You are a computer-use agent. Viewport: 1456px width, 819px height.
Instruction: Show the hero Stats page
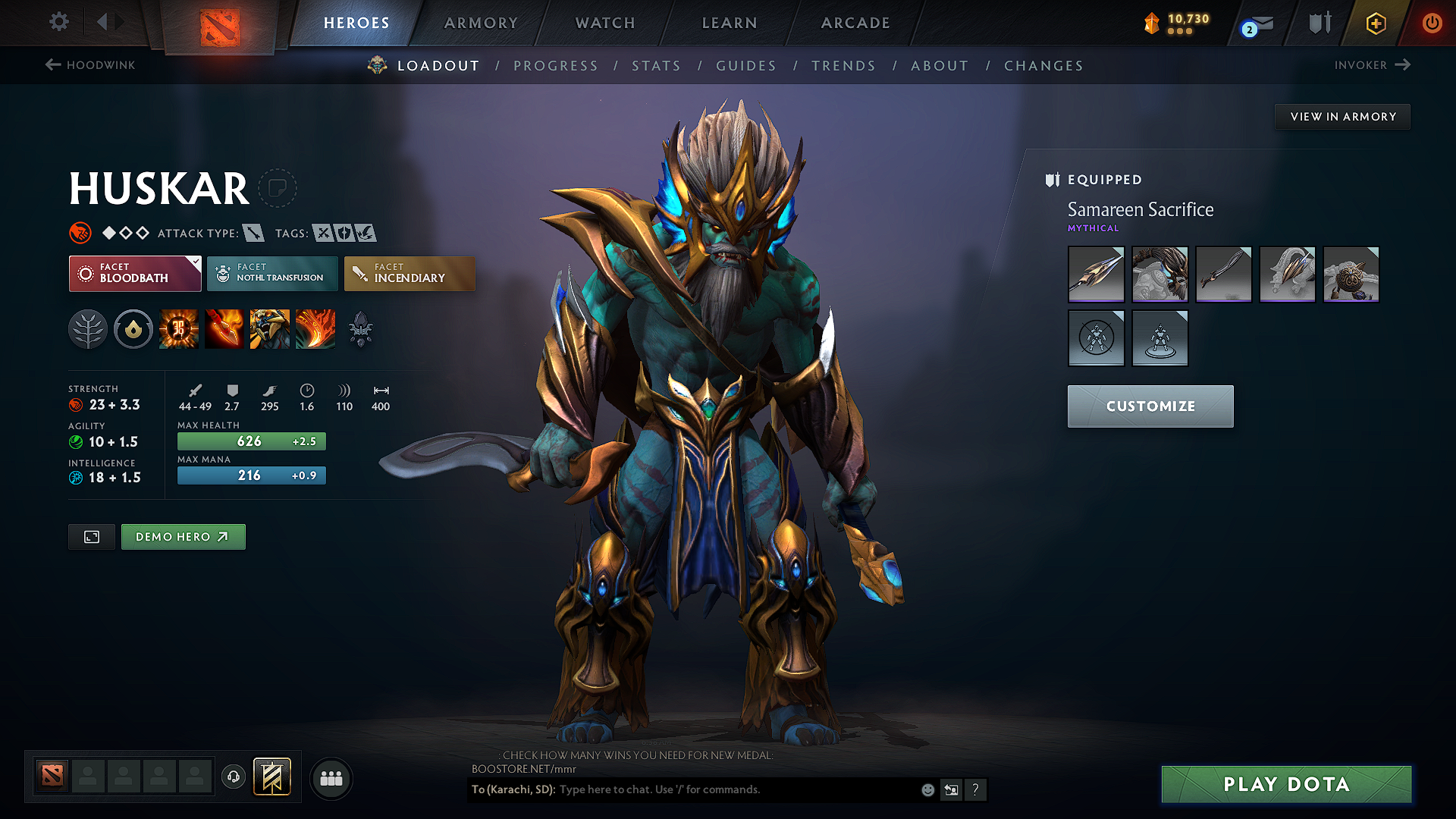click(x=656, y=66)
